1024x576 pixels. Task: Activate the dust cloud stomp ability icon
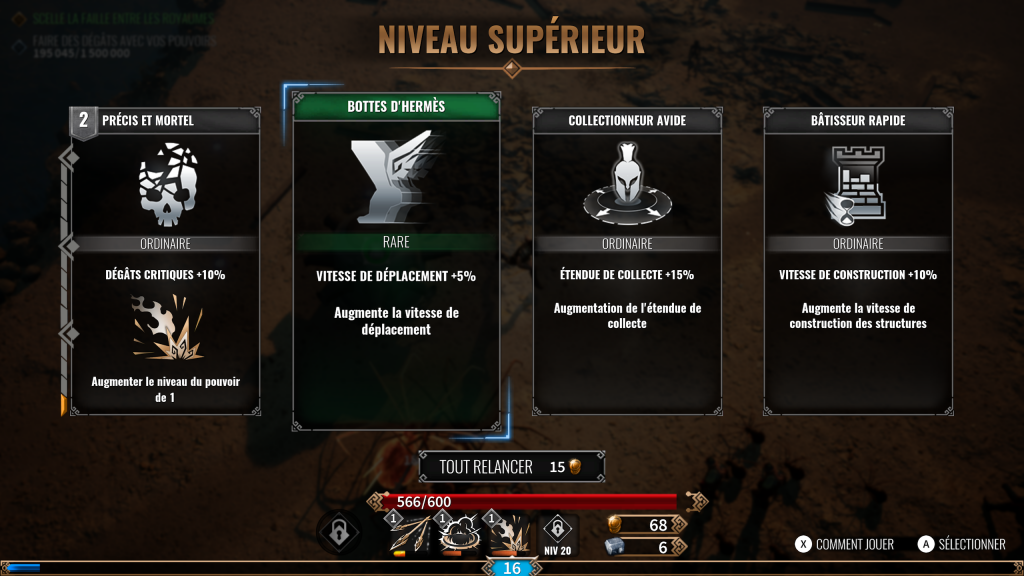click(459, 535)
